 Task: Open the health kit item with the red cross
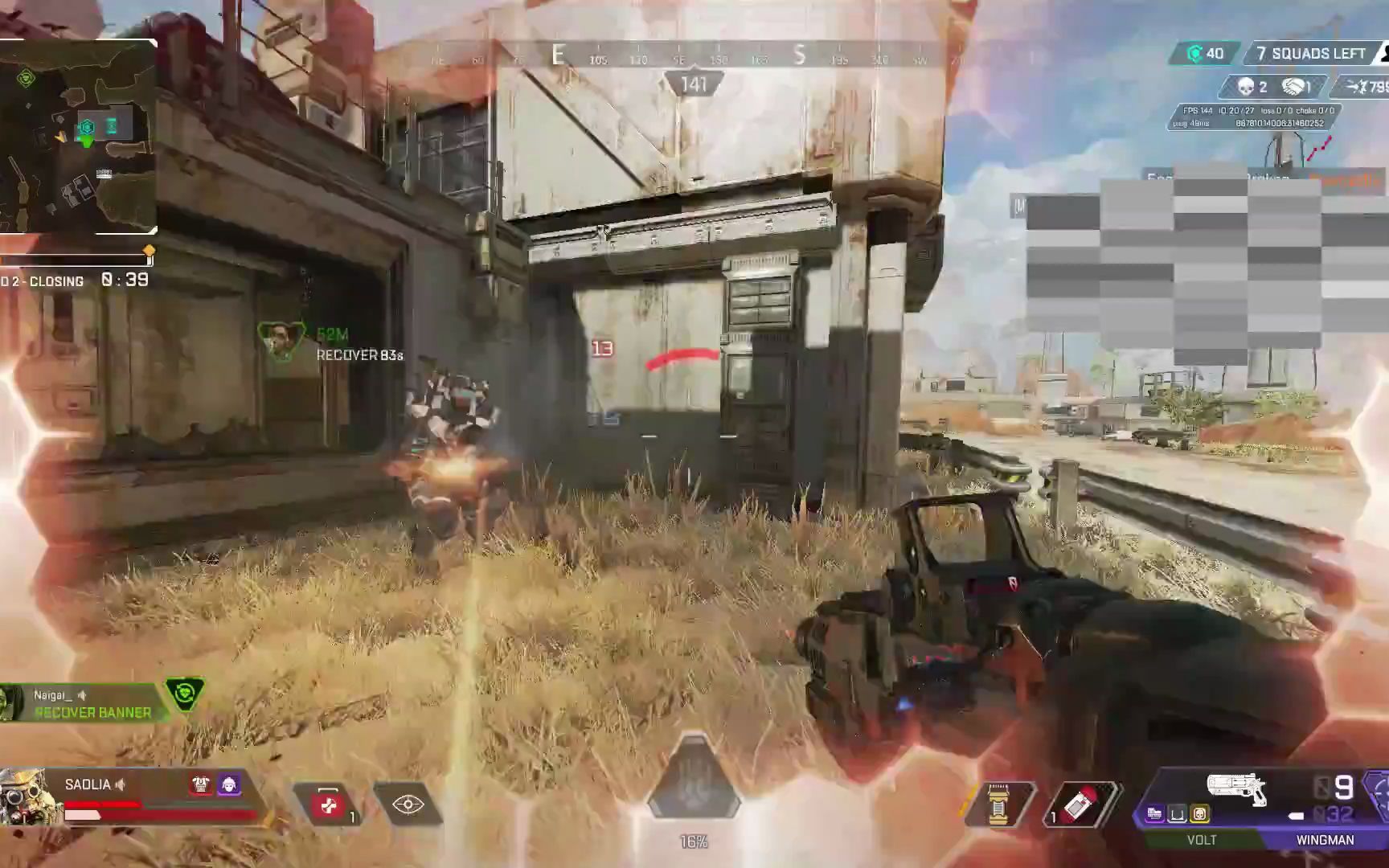click(x=330, y=805)
